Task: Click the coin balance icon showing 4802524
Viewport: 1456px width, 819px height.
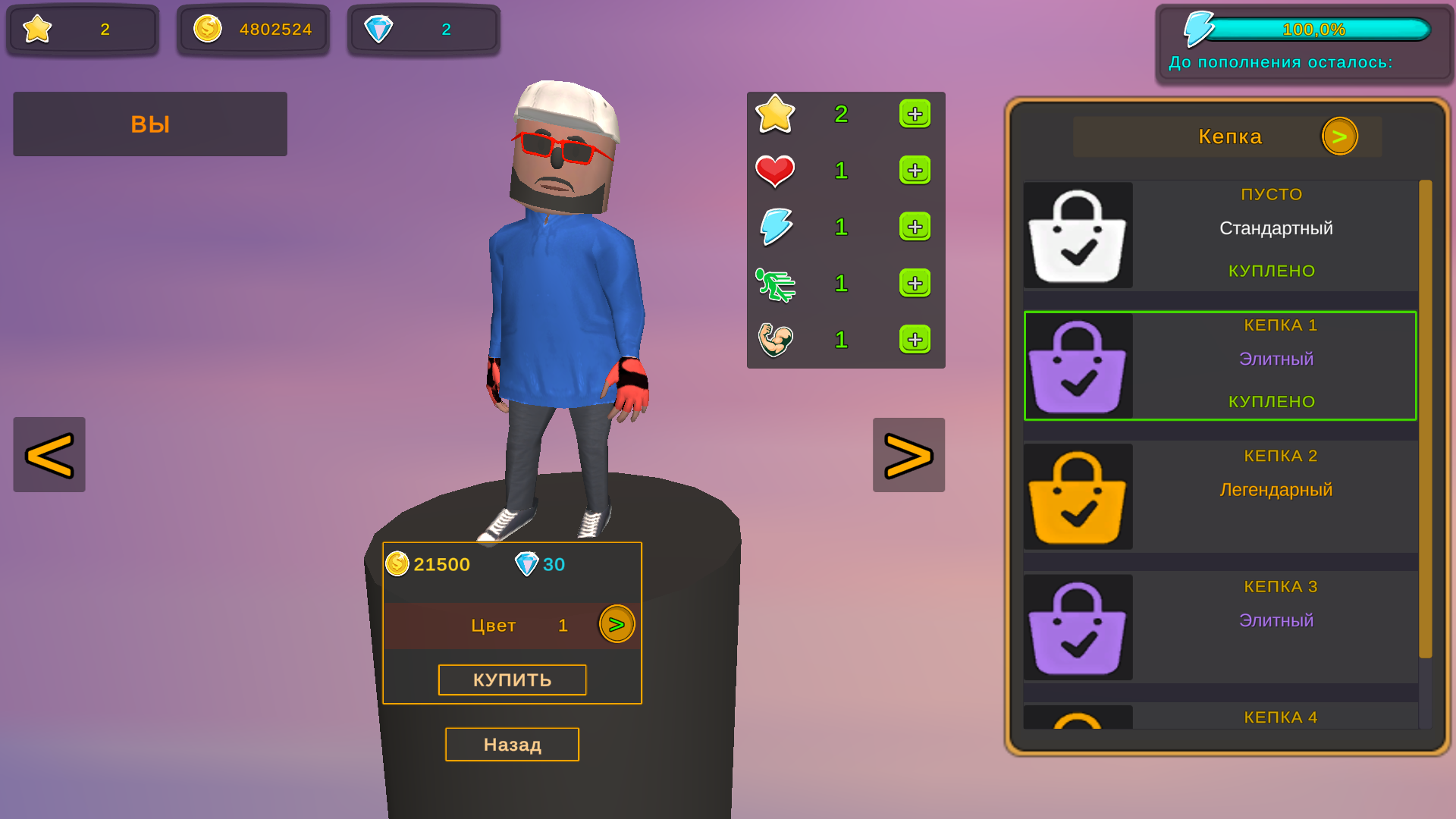Action: (206, 29)
